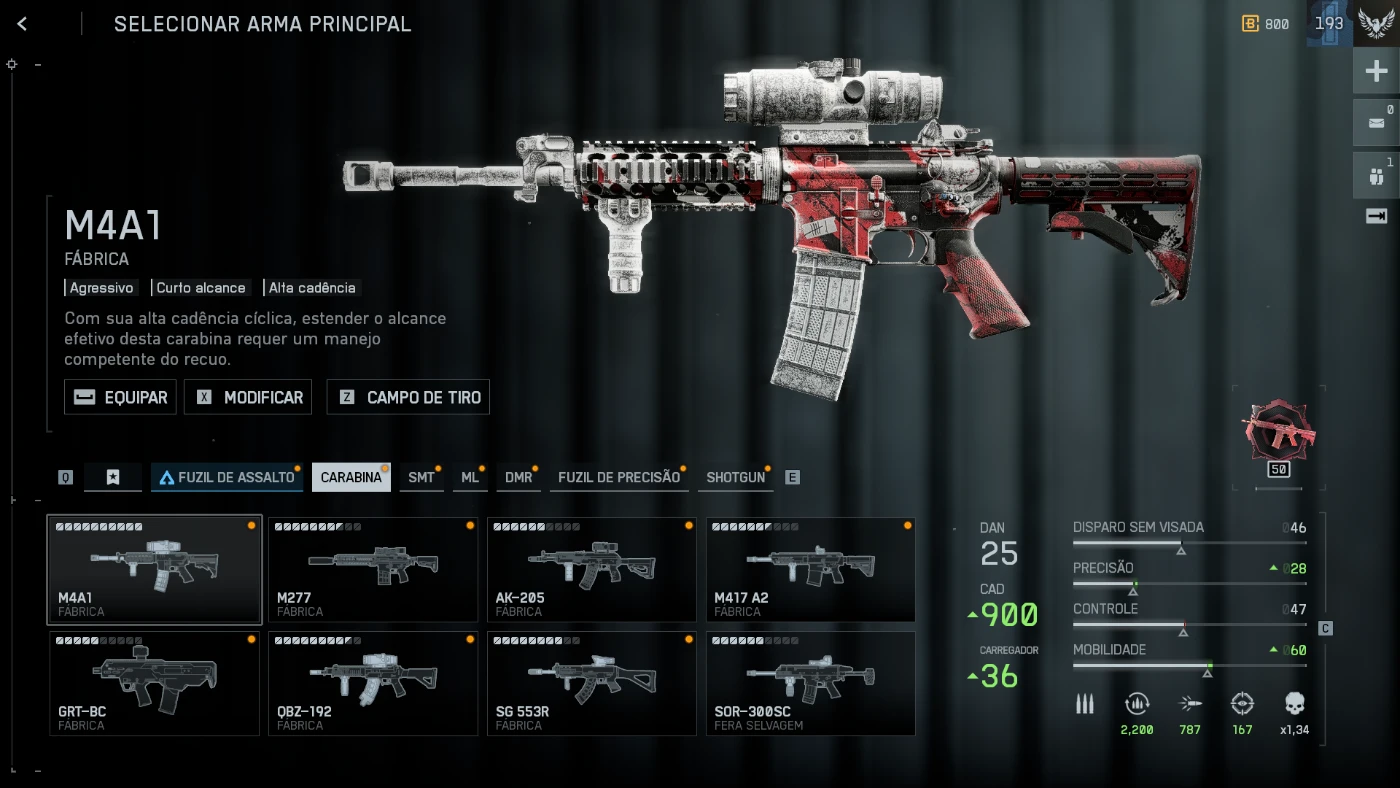Choose the DMR category tab

point(518,477)
